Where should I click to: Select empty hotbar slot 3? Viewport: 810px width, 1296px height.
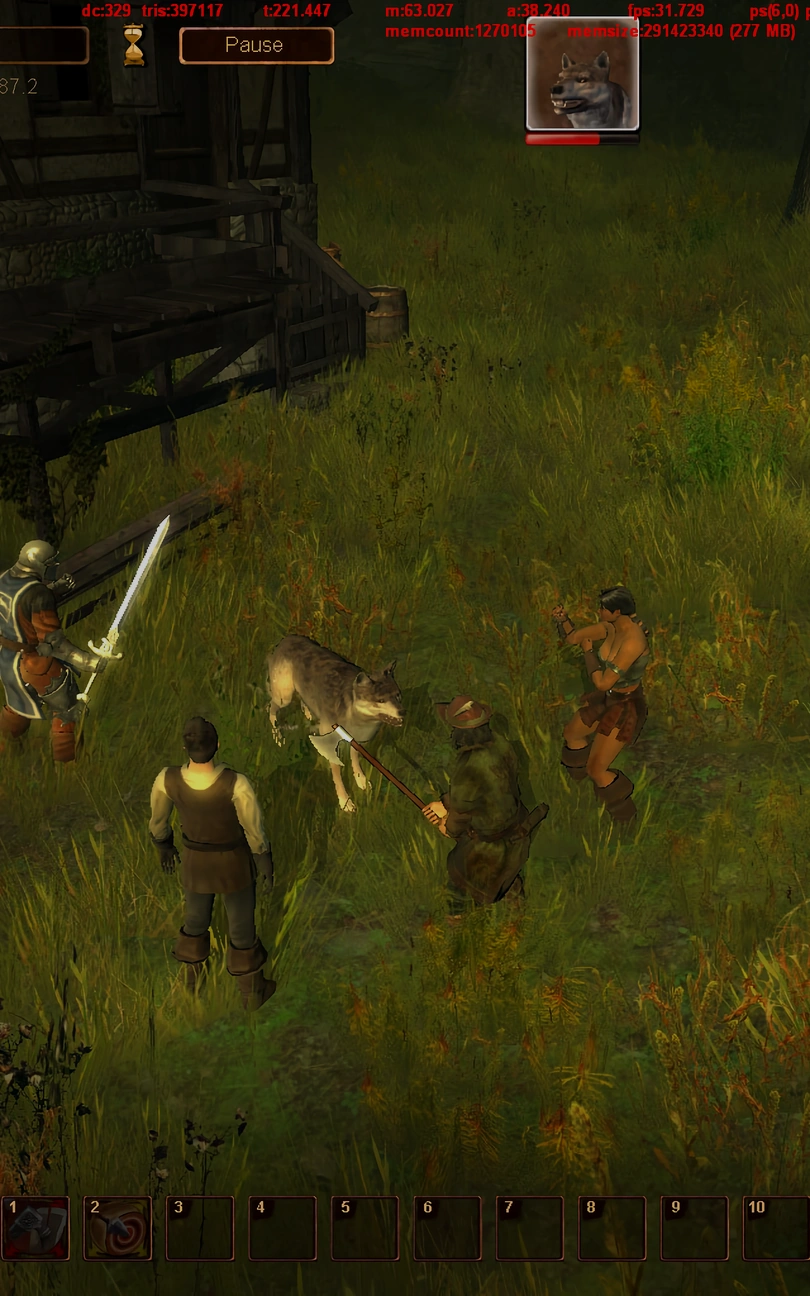tap(200, 1229)
